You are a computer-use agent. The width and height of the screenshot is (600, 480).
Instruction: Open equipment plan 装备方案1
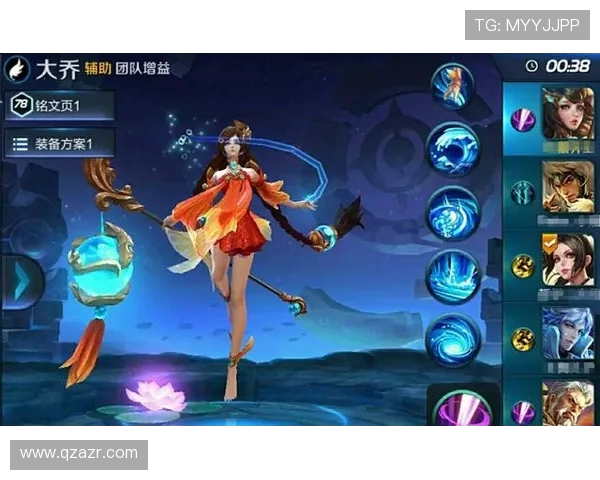tap(60, 144)
